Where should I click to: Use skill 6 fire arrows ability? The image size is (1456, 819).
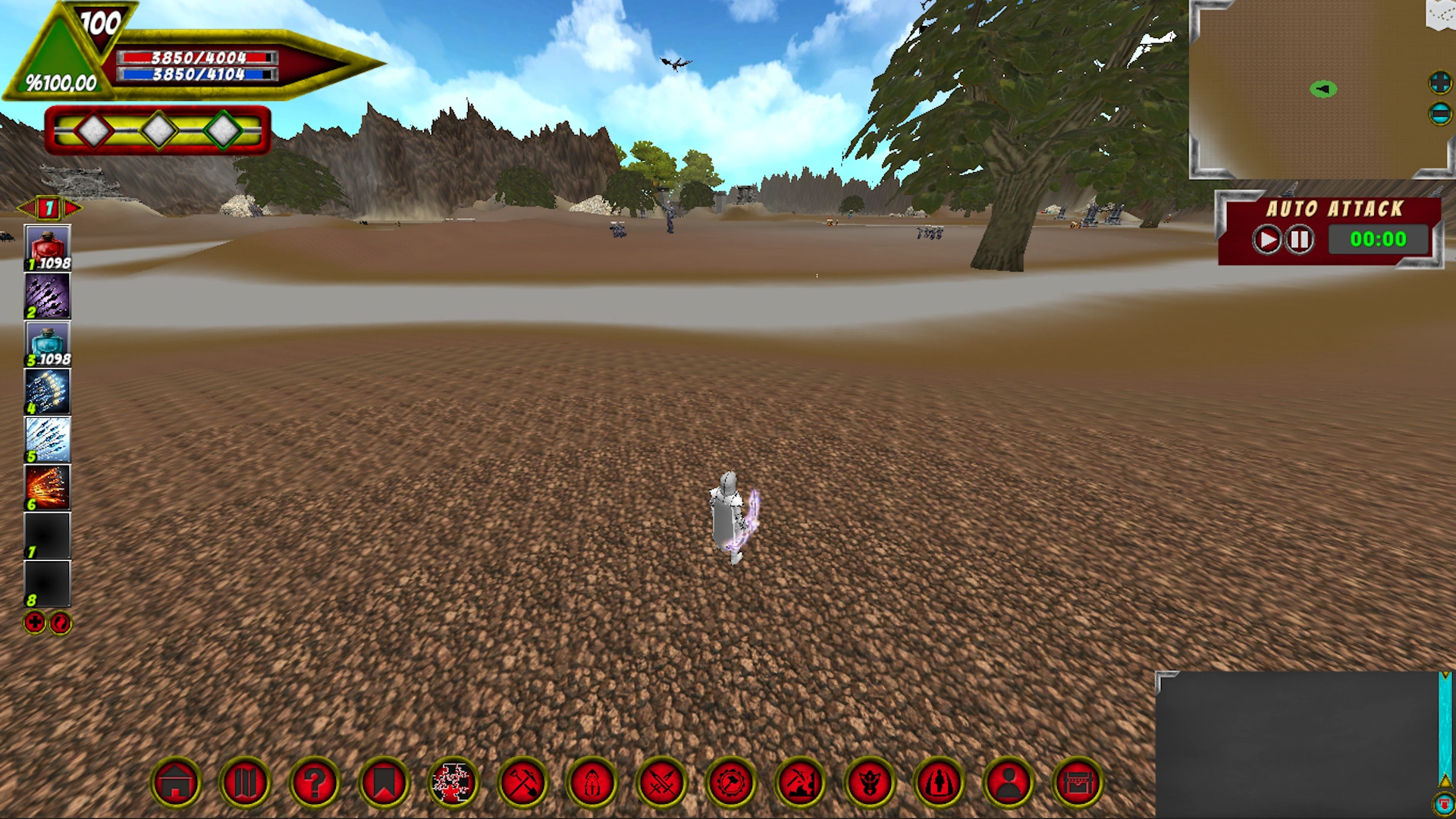click(47, 487)
